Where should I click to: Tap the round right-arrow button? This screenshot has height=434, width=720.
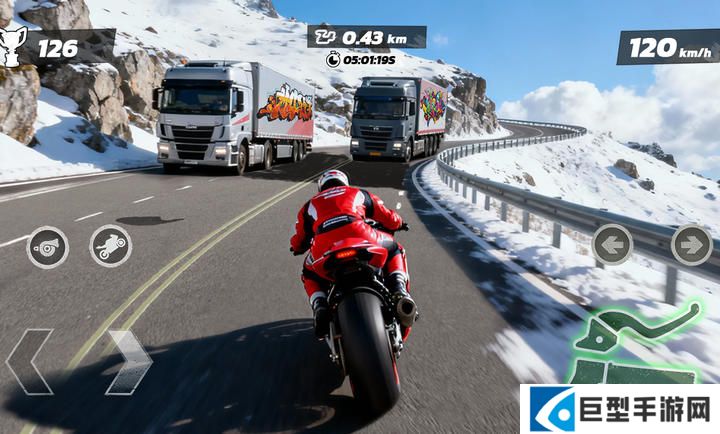691,244
